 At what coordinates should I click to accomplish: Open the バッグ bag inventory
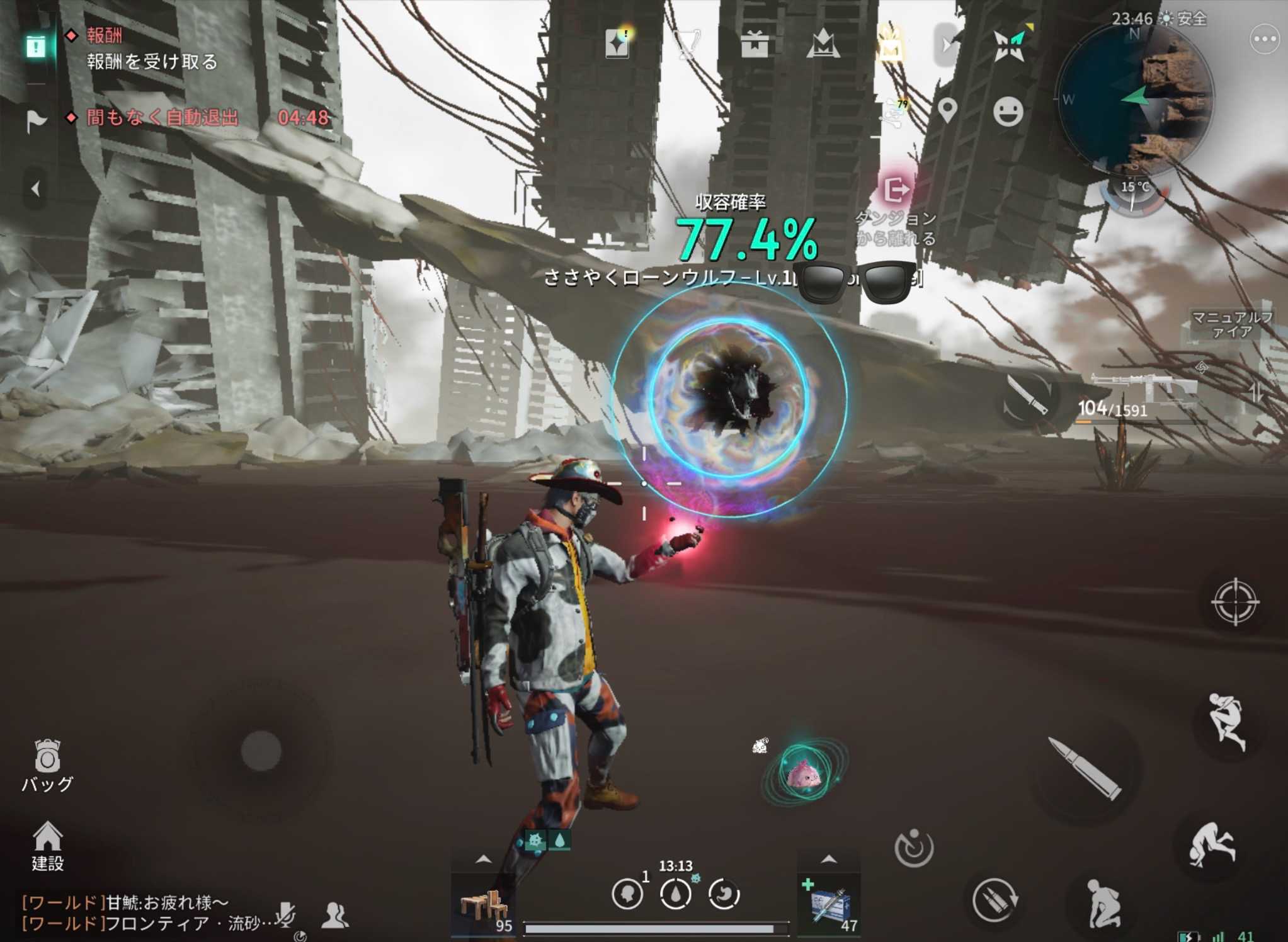pyautogui.click(x=47, y=764)
